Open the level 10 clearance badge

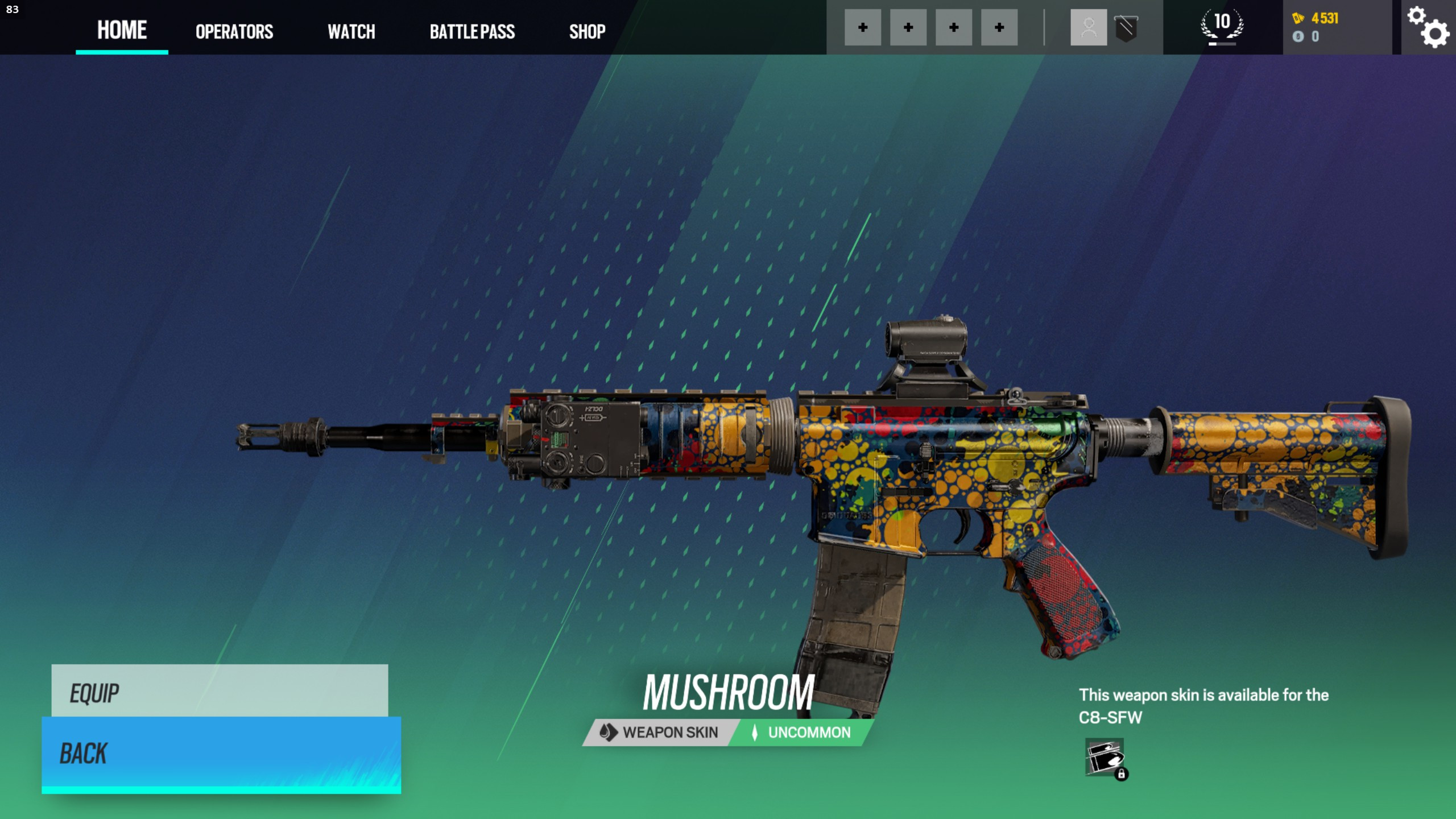(x=1222, y=26)
